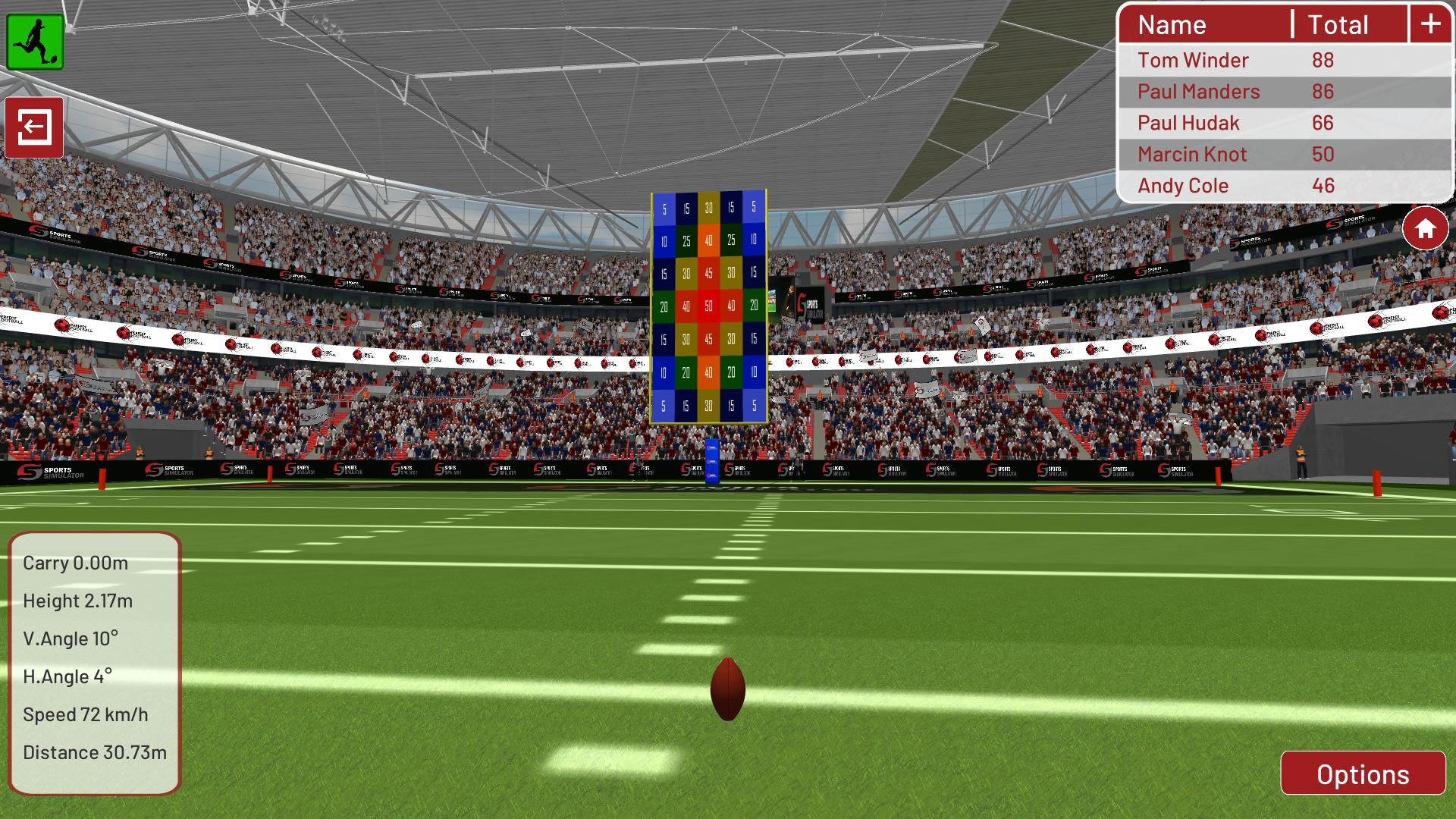Click the exit/back arrow icon
The image size is (1456, 819).
[34, 127]
